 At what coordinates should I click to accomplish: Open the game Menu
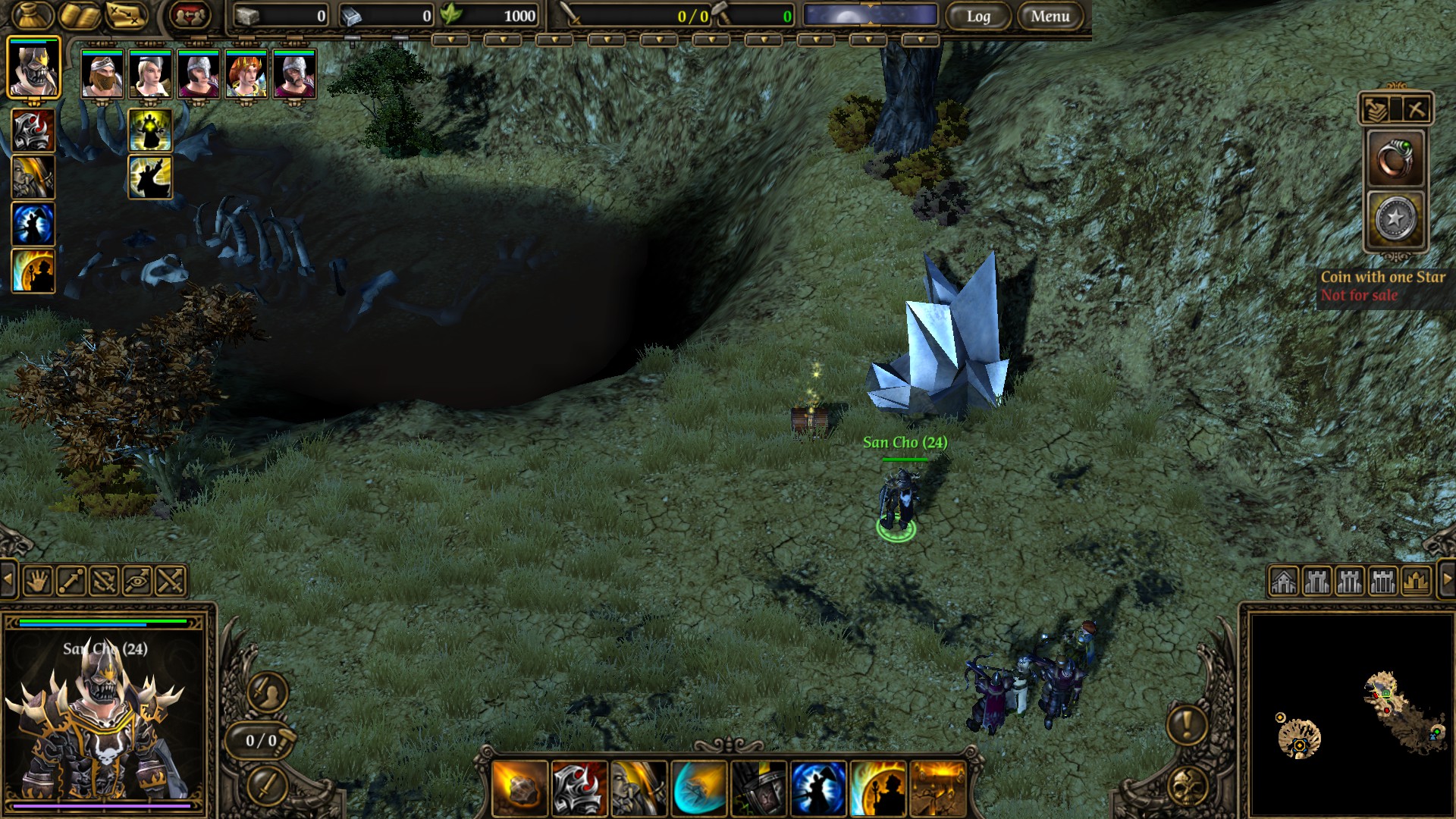1050,16
